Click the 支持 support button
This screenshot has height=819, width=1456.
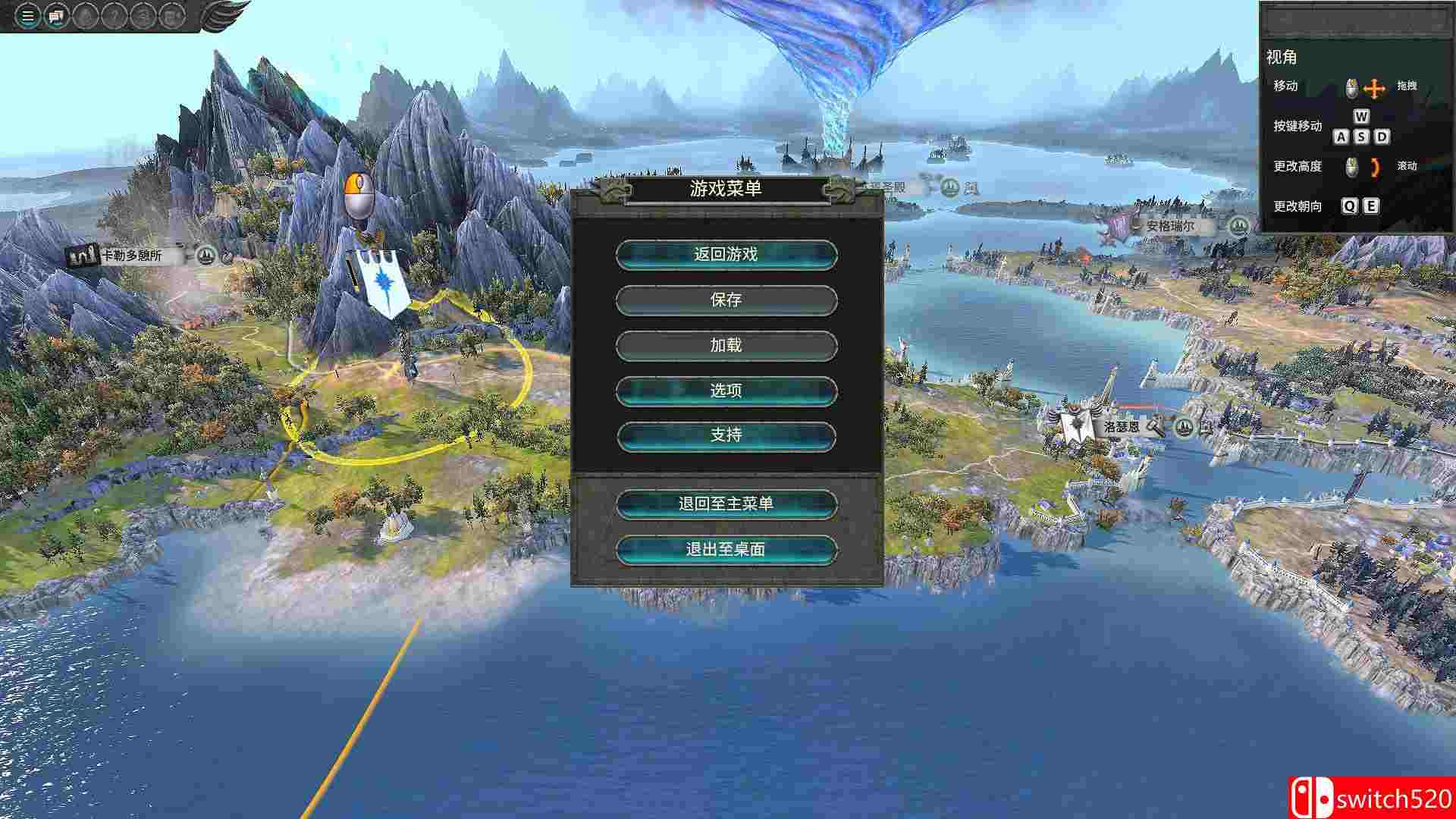pos(726,436)
